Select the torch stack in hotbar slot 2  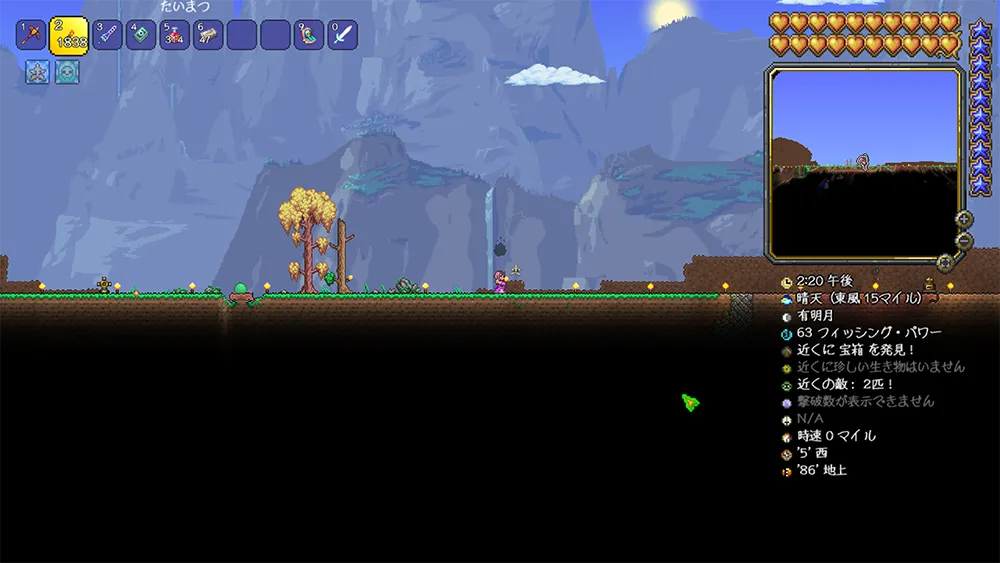(x=68, y=36)
